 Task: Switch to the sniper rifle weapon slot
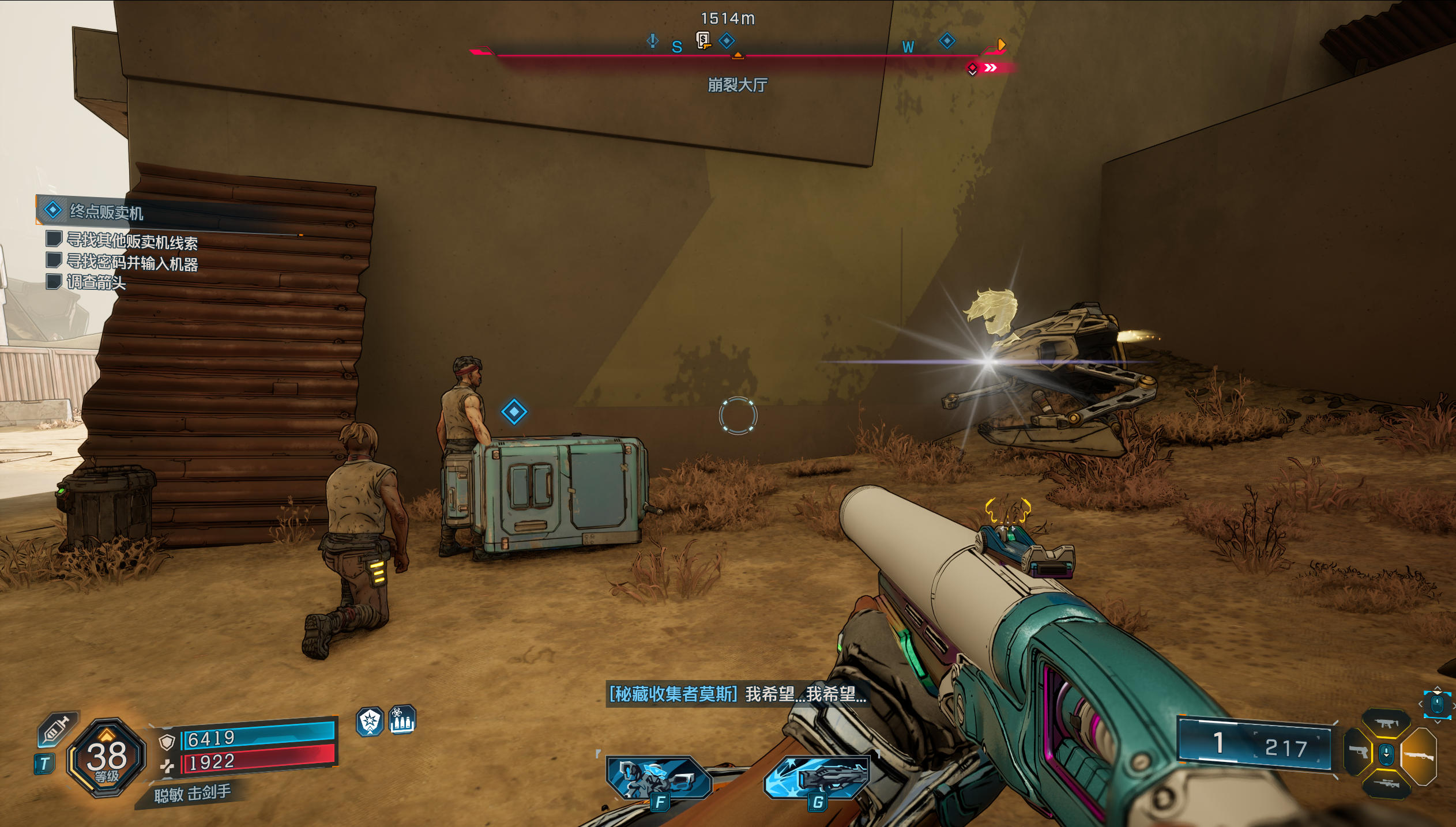[1386, 784]
